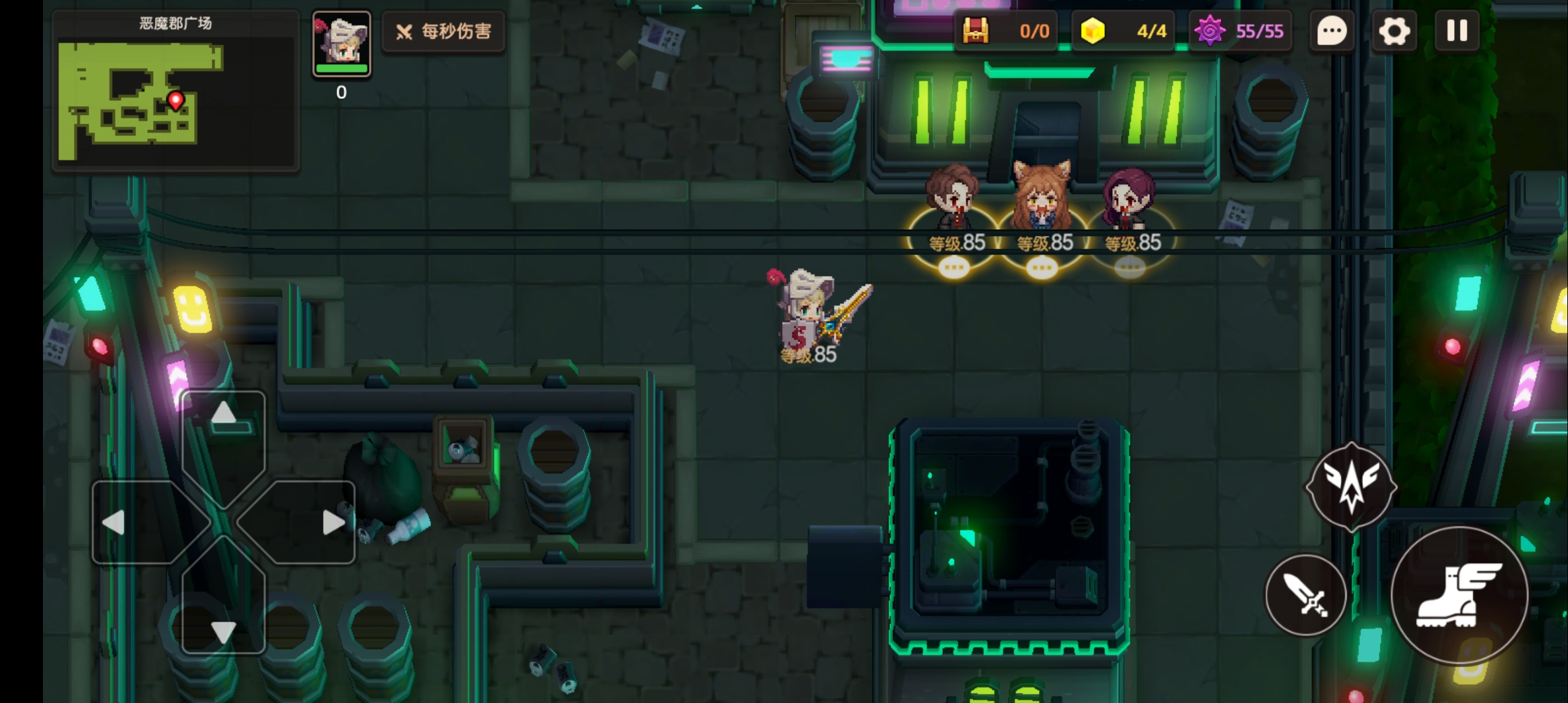
Task: Select the party hero portrait
Action: (341, 44)
